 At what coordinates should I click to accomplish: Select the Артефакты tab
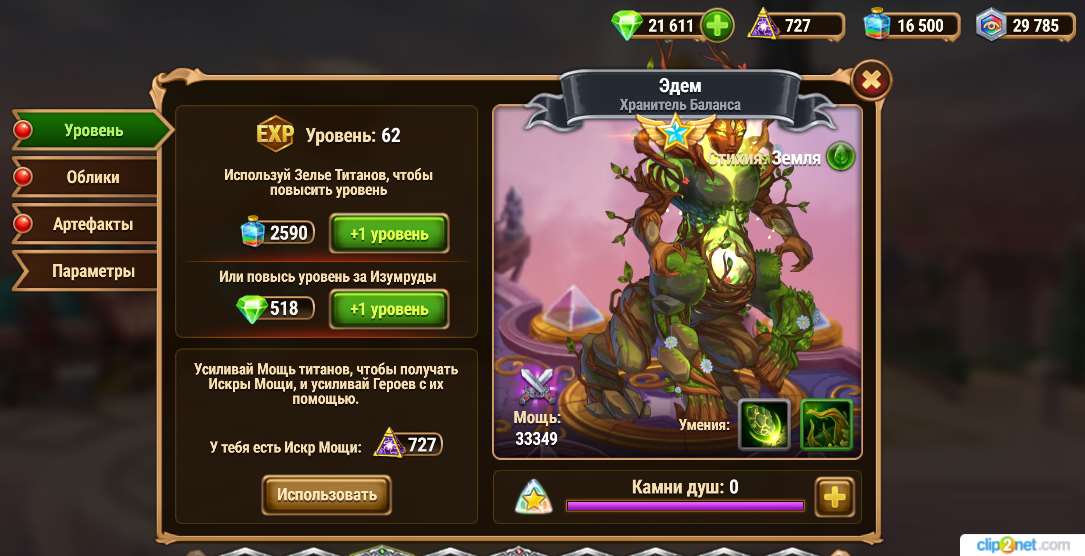(x=93, y=224)
